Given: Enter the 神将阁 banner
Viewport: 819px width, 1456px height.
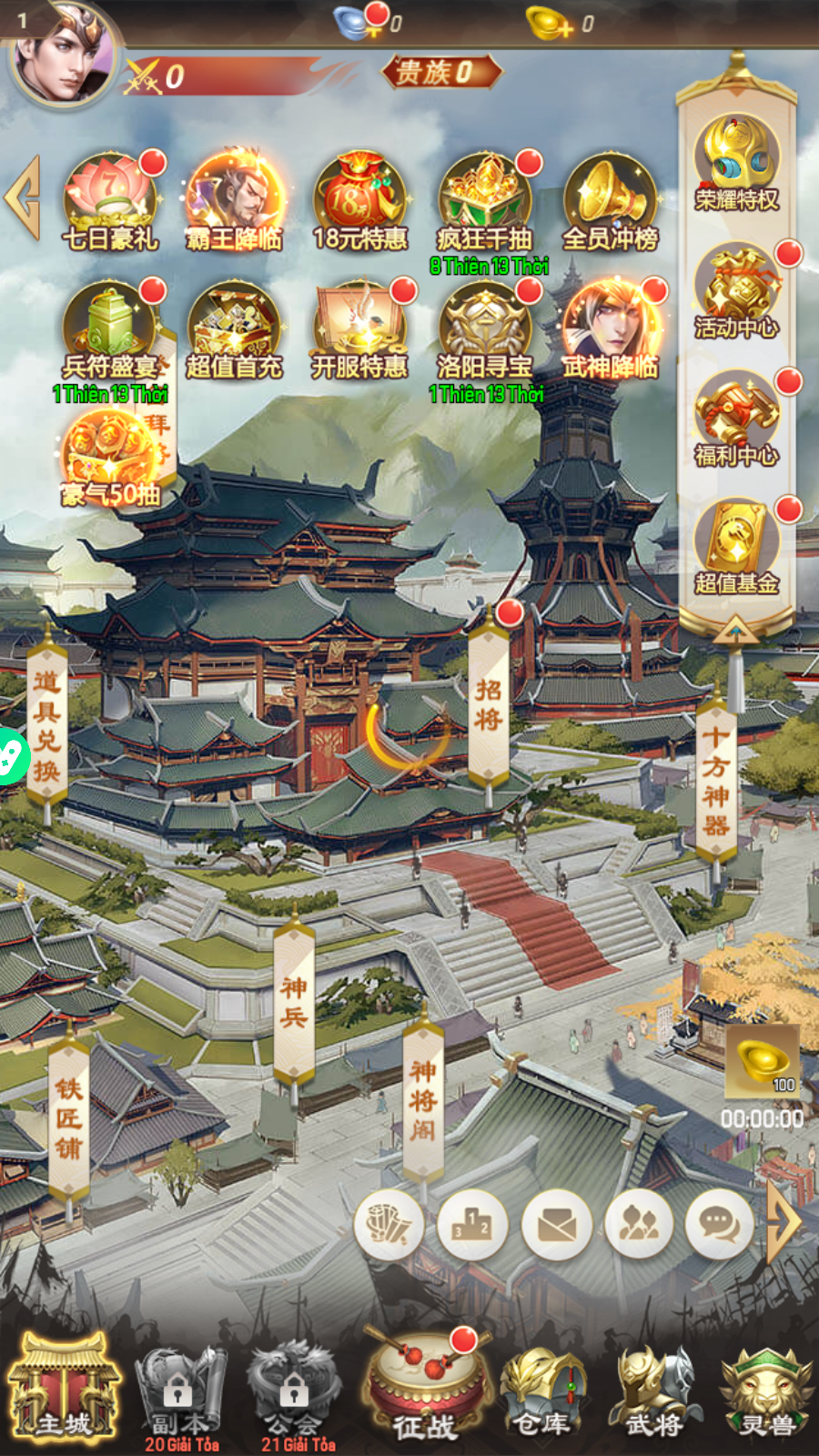Looking at the screenshot, I should [423, 1101].
